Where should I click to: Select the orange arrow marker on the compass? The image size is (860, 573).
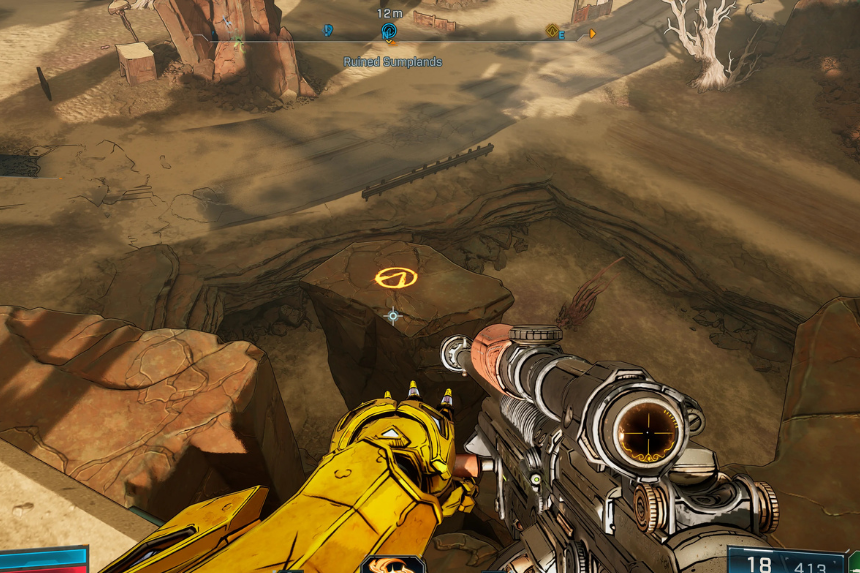592,33
